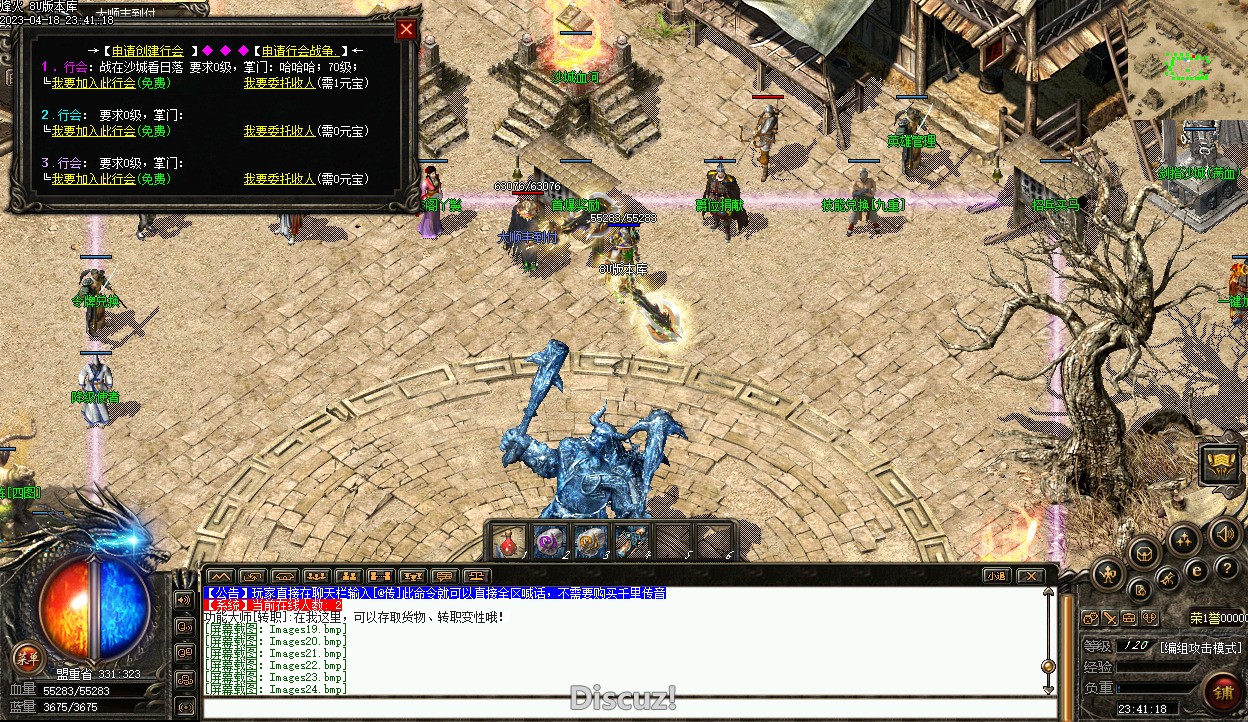Close the guild list dialog
This screenshot has height=722, width=1248.
[406, 29]
